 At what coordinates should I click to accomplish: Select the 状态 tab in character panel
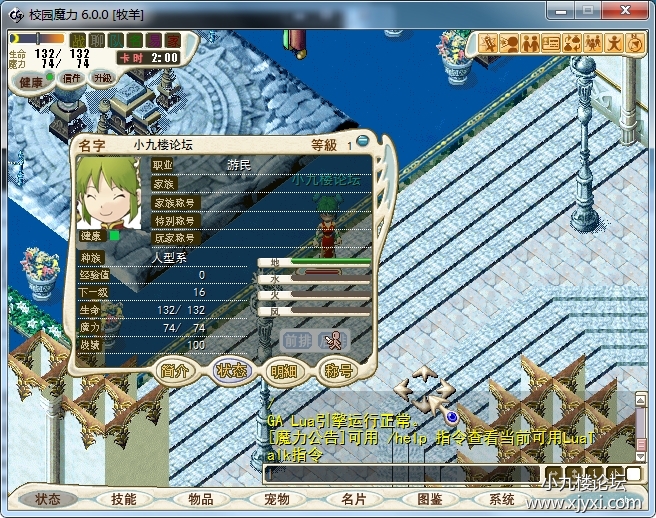[x=230, y=370]
